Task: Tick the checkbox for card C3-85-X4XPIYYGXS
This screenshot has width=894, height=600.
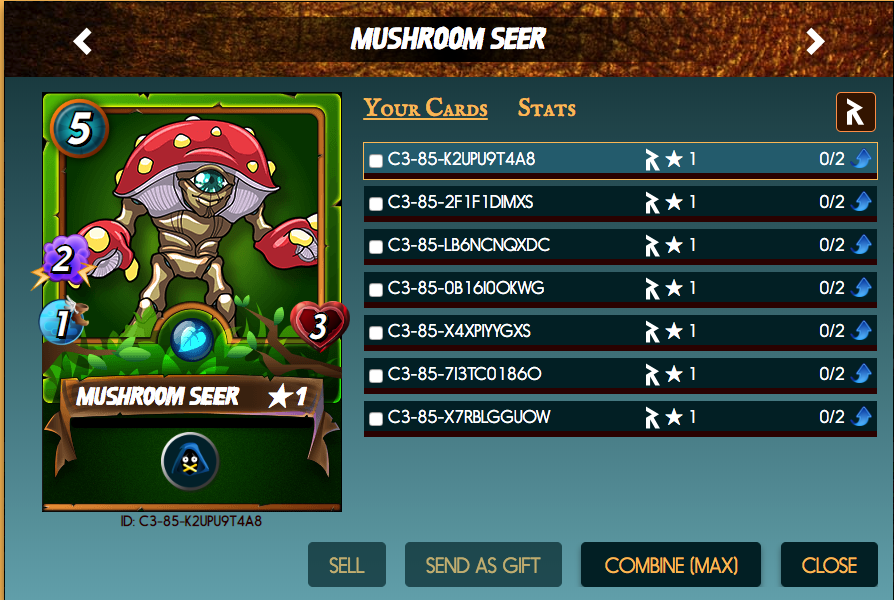Action: (x=376, y=332)
